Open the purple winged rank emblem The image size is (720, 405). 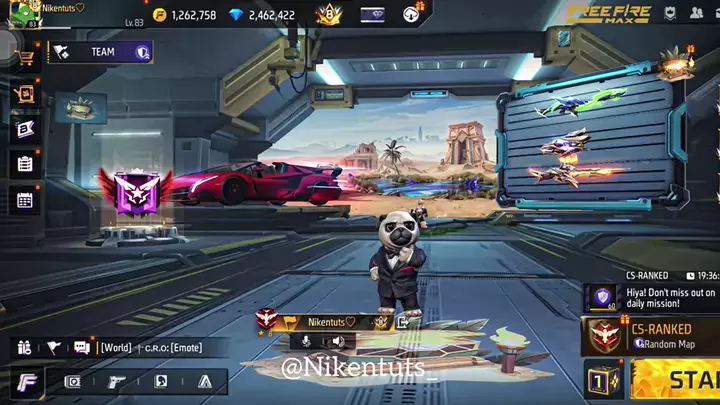pos(134,193)
